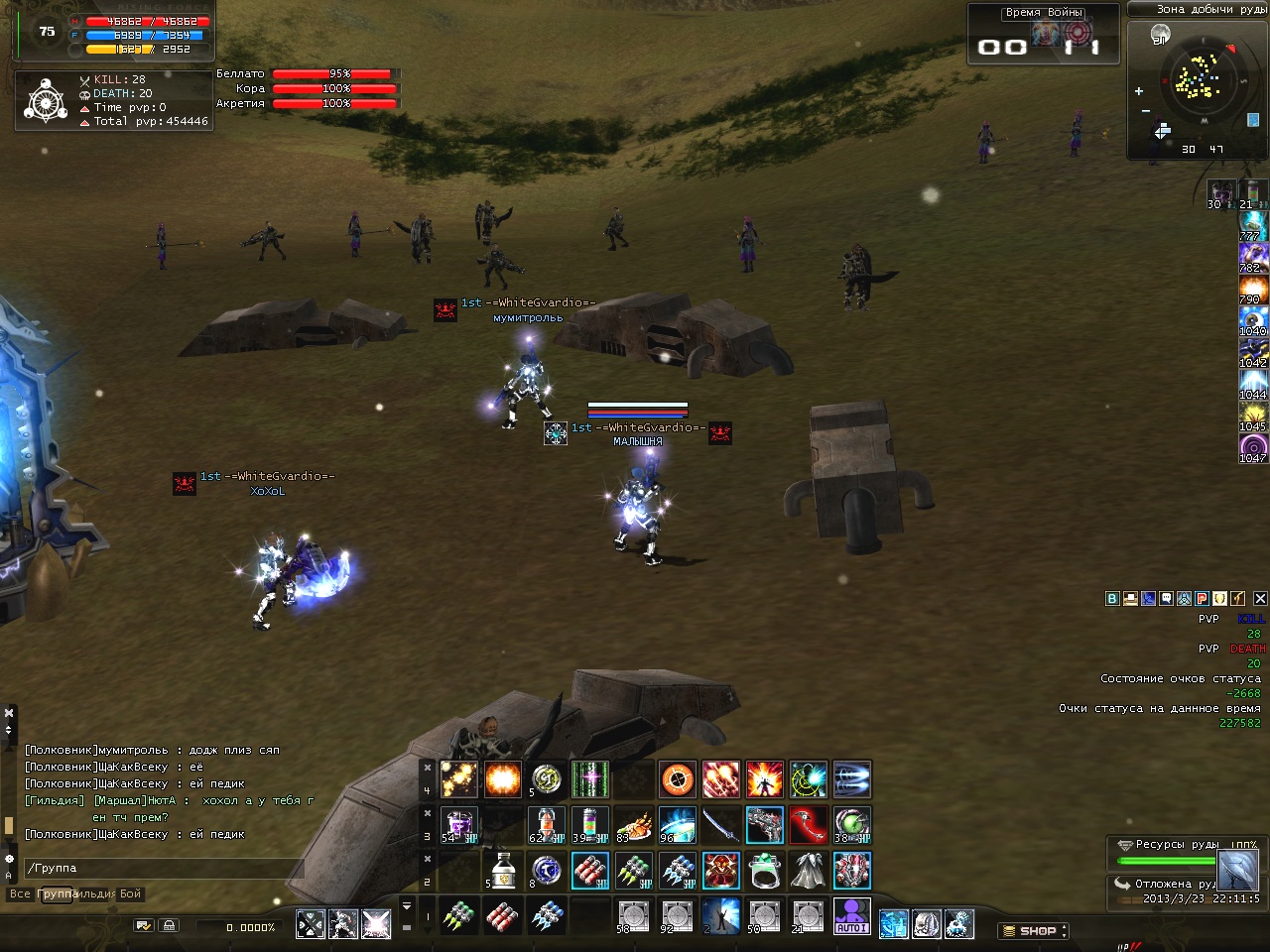Screen dimensions: 1270x952
Task: Select the red scythe weapon slot
Action: coord(808,825)
